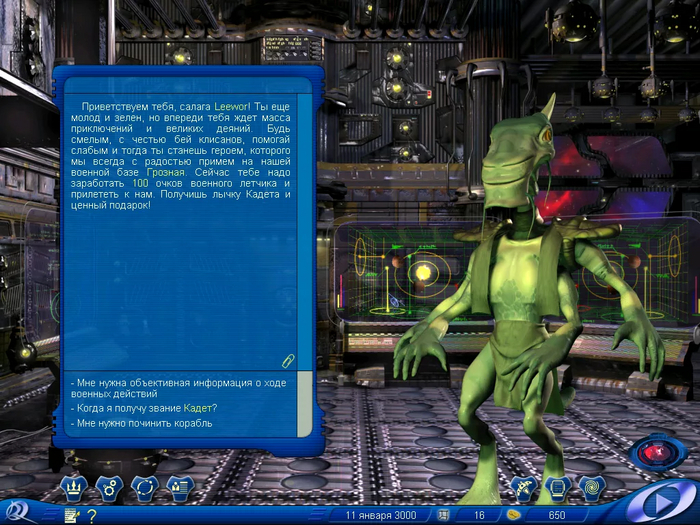Click the paperclip icon in message panel
Viewport: 700px width, 525px height.
(x=288, y=360)
